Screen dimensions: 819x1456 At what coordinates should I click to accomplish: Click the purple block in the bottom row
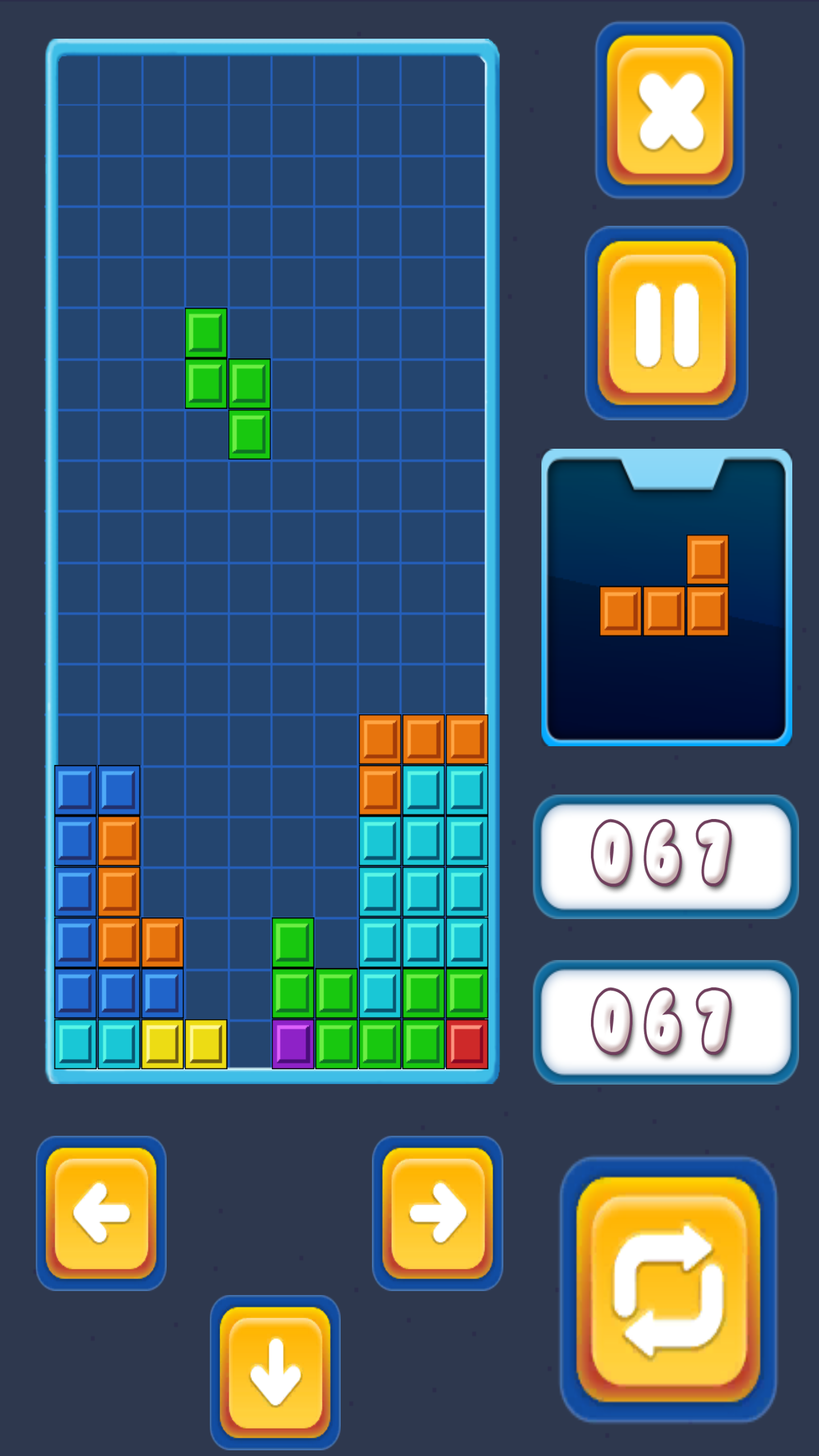(x=293, y=1044)
